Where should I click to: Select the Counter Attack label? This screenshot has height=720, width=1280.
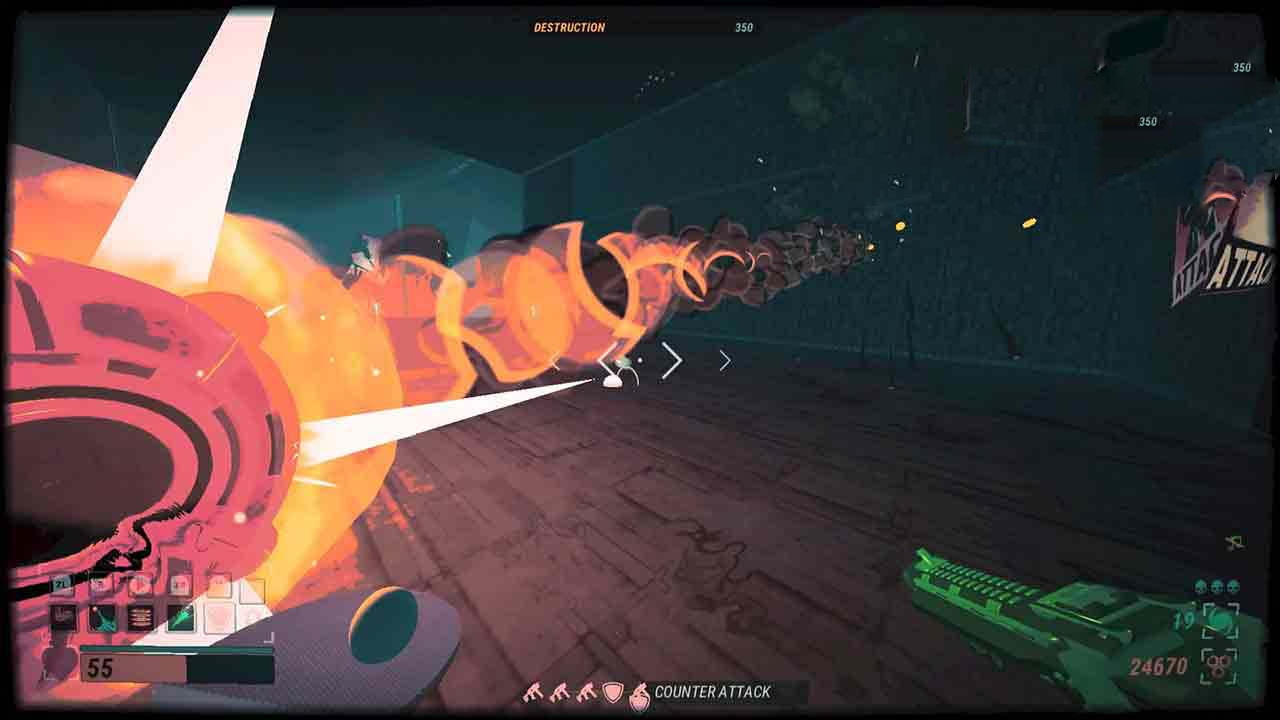point(712,692)
